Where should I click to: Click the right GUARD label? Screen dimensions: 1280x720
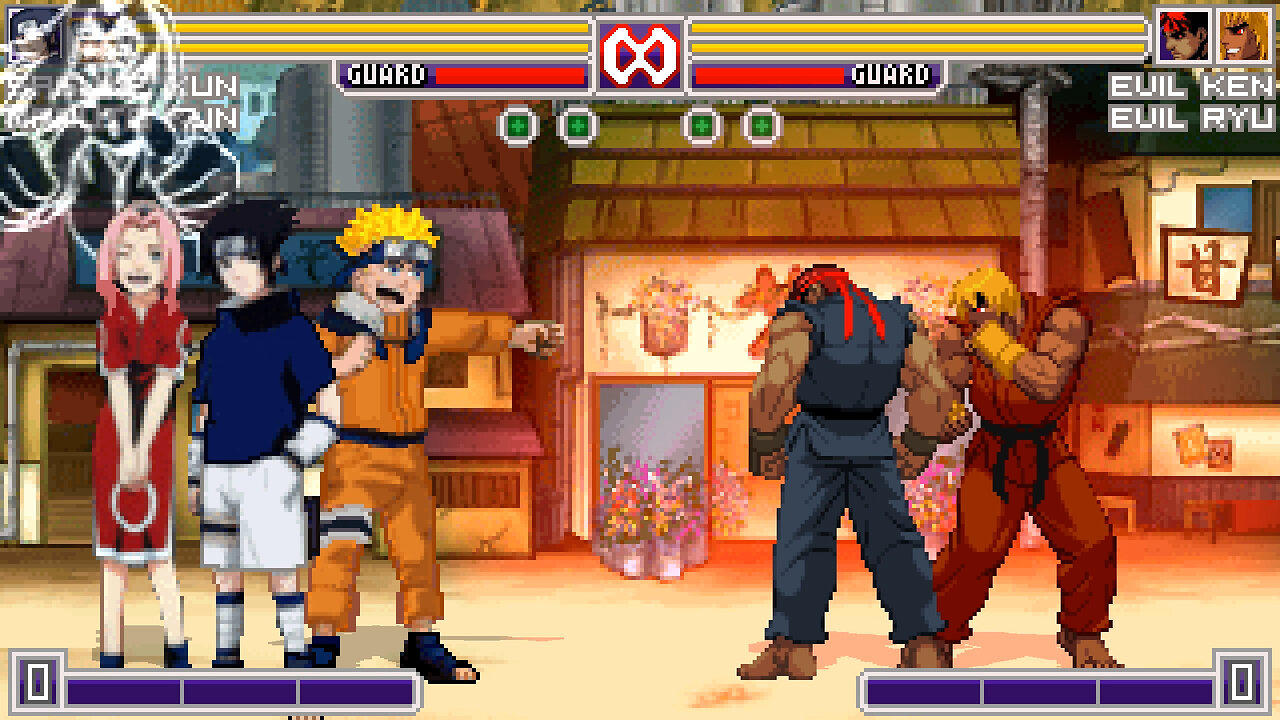[x=893, y=72]
